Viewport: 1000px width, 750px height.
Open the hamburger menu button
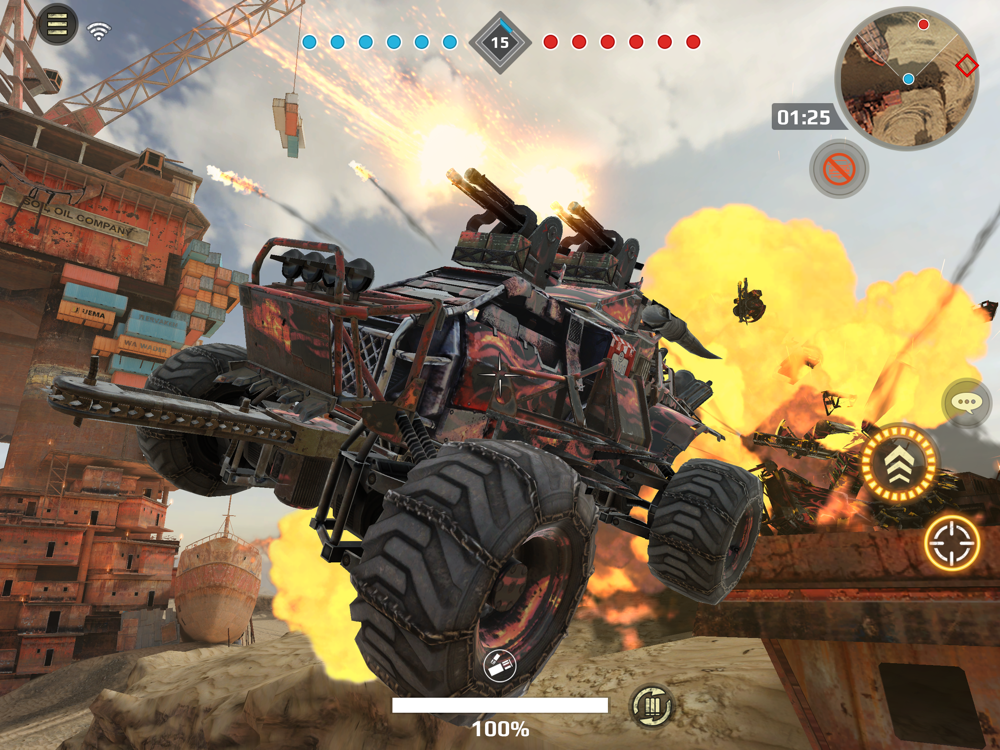click(57, 24)
